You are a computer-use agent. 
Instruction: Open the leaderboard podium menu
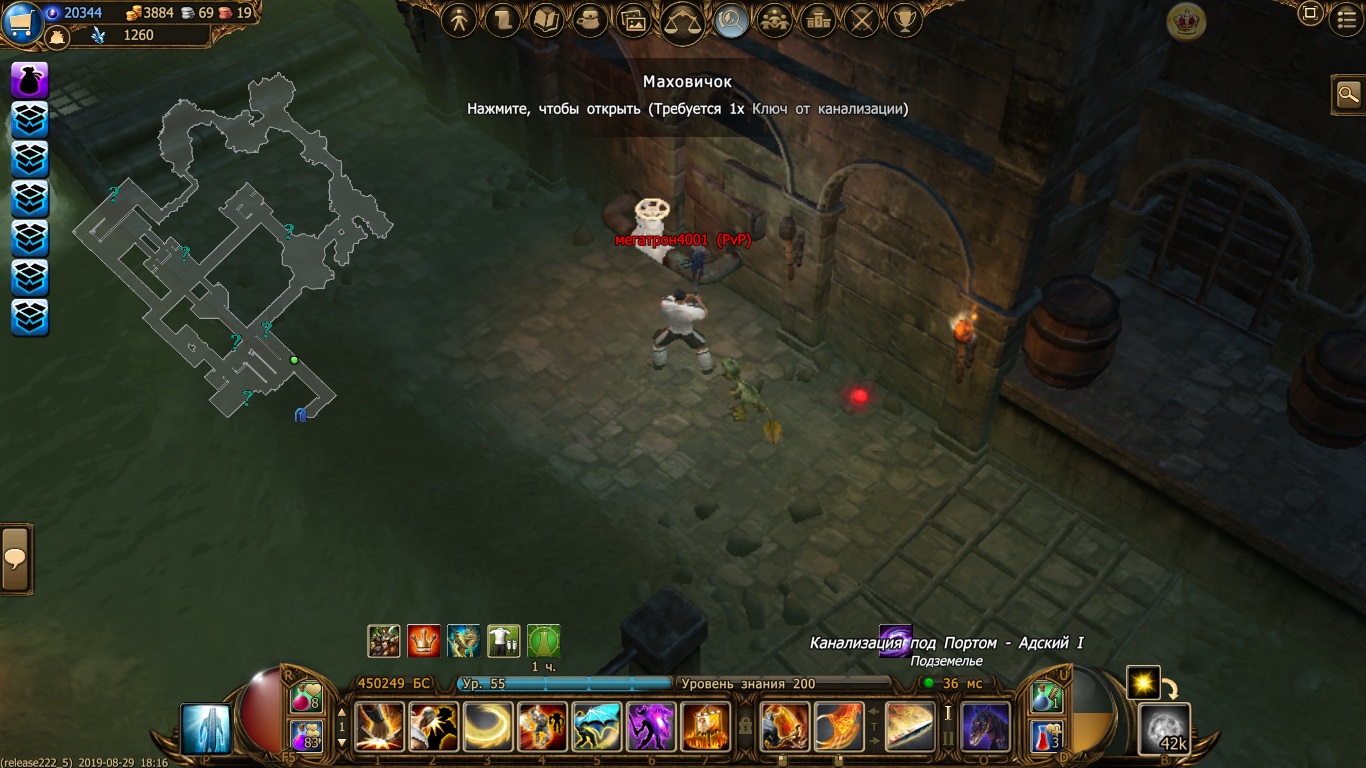(x=817, y=20)
